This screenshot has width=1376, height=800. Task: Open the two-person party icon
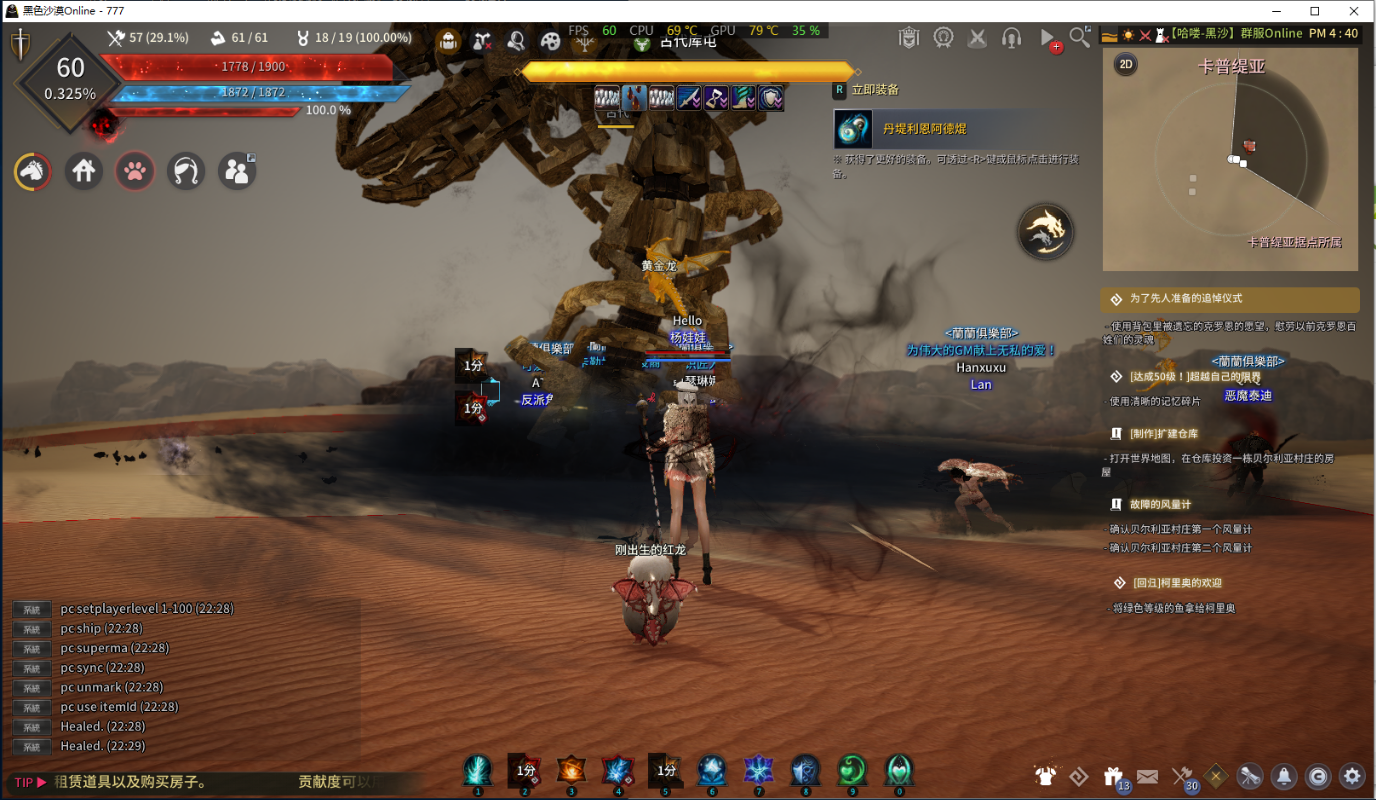pos(237,171)
